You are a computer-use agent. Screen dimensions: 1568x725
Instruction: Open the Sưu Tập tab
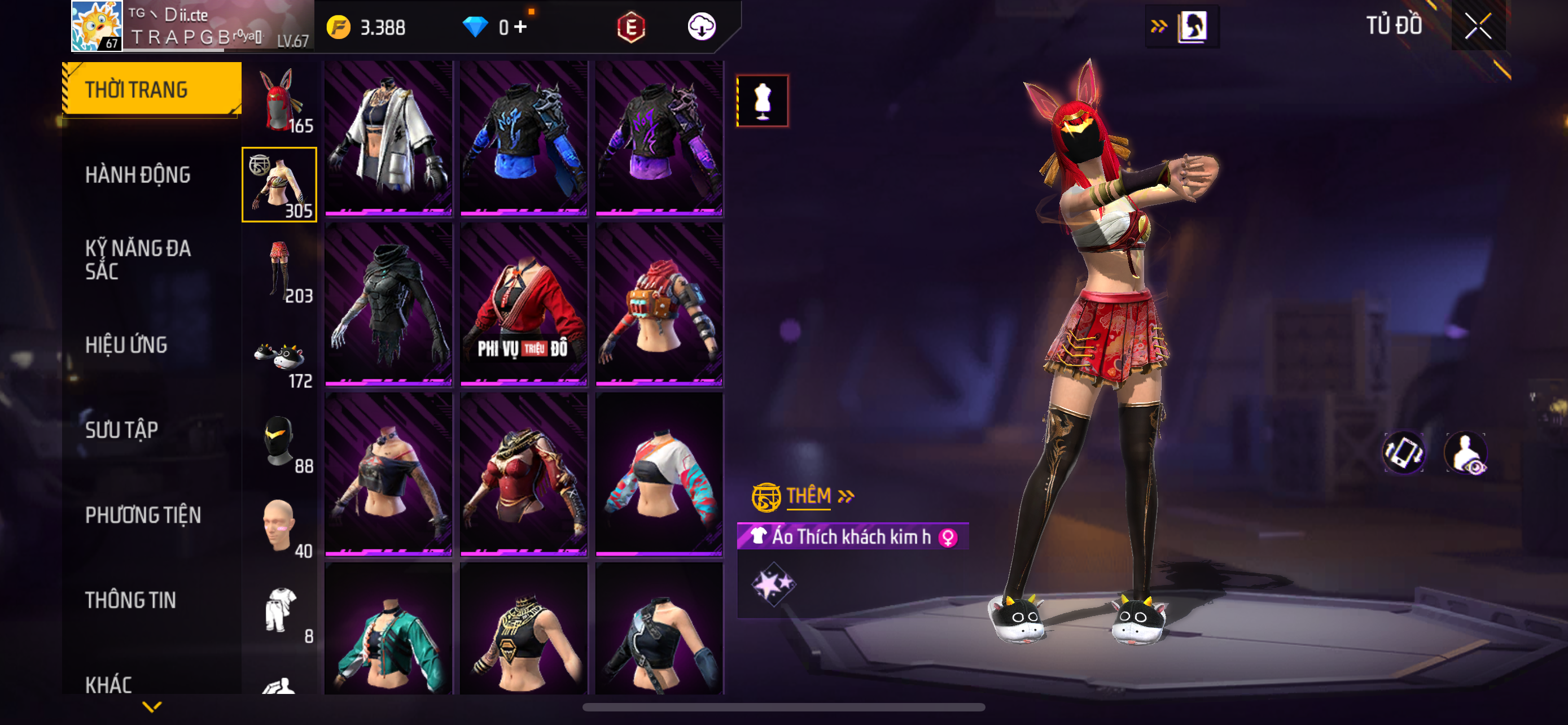tap(122, 430)
